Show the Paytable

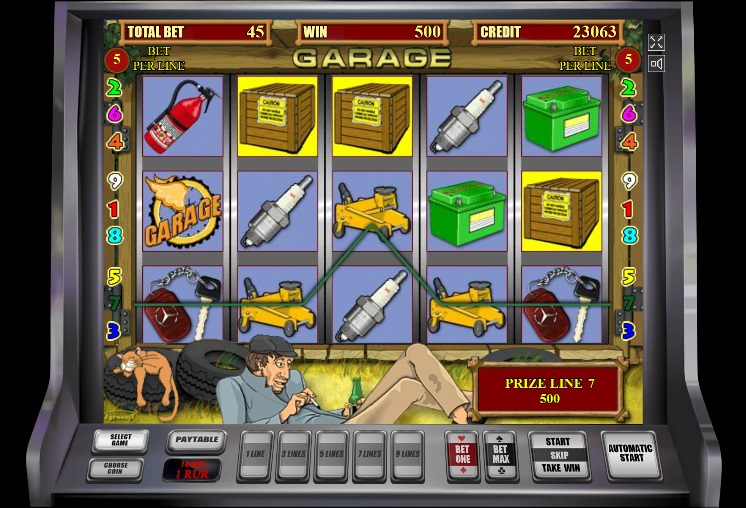[x=194, y=439]
